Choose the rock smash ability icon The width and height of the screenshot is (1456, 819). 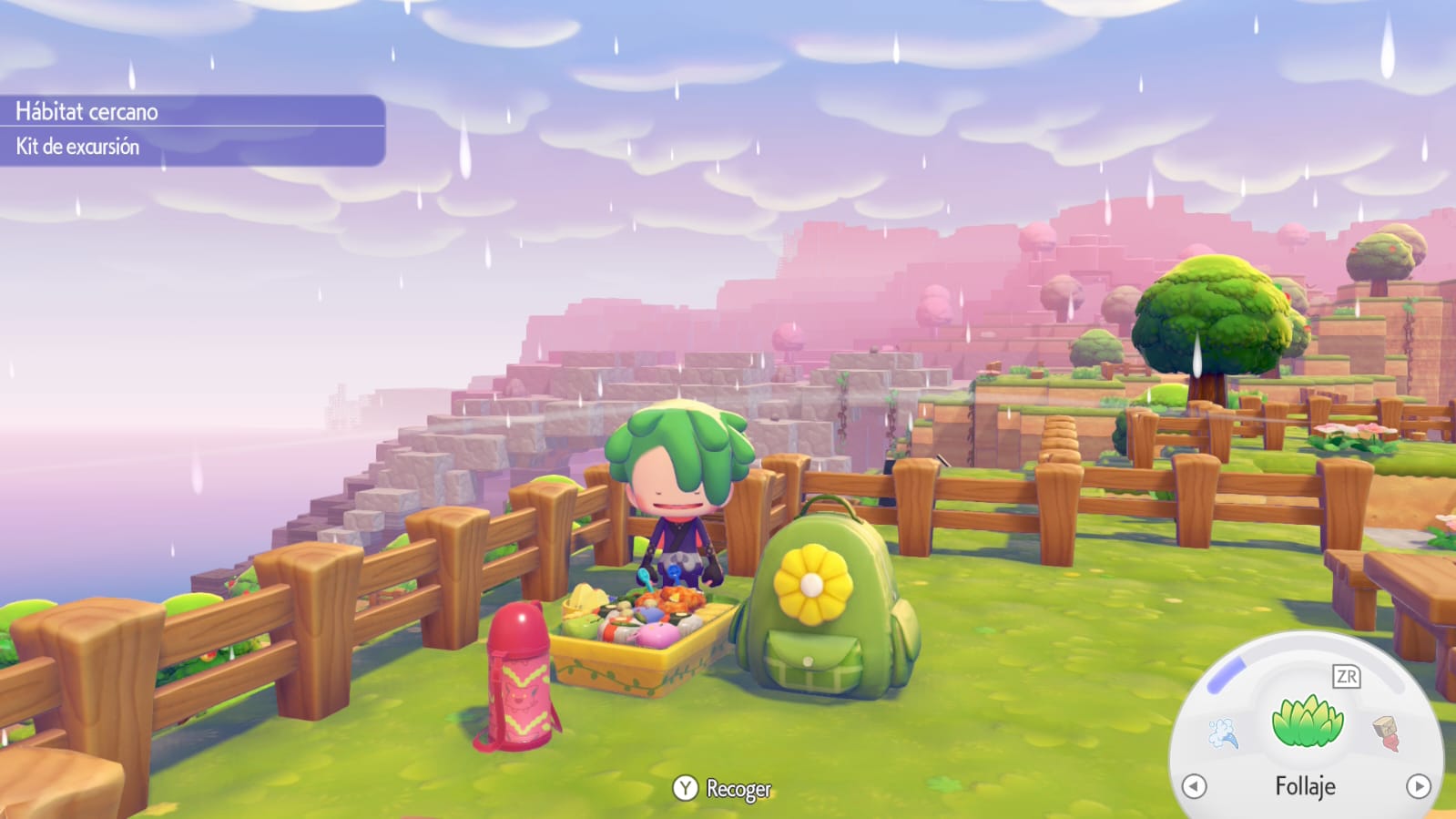click(1386, 732)
